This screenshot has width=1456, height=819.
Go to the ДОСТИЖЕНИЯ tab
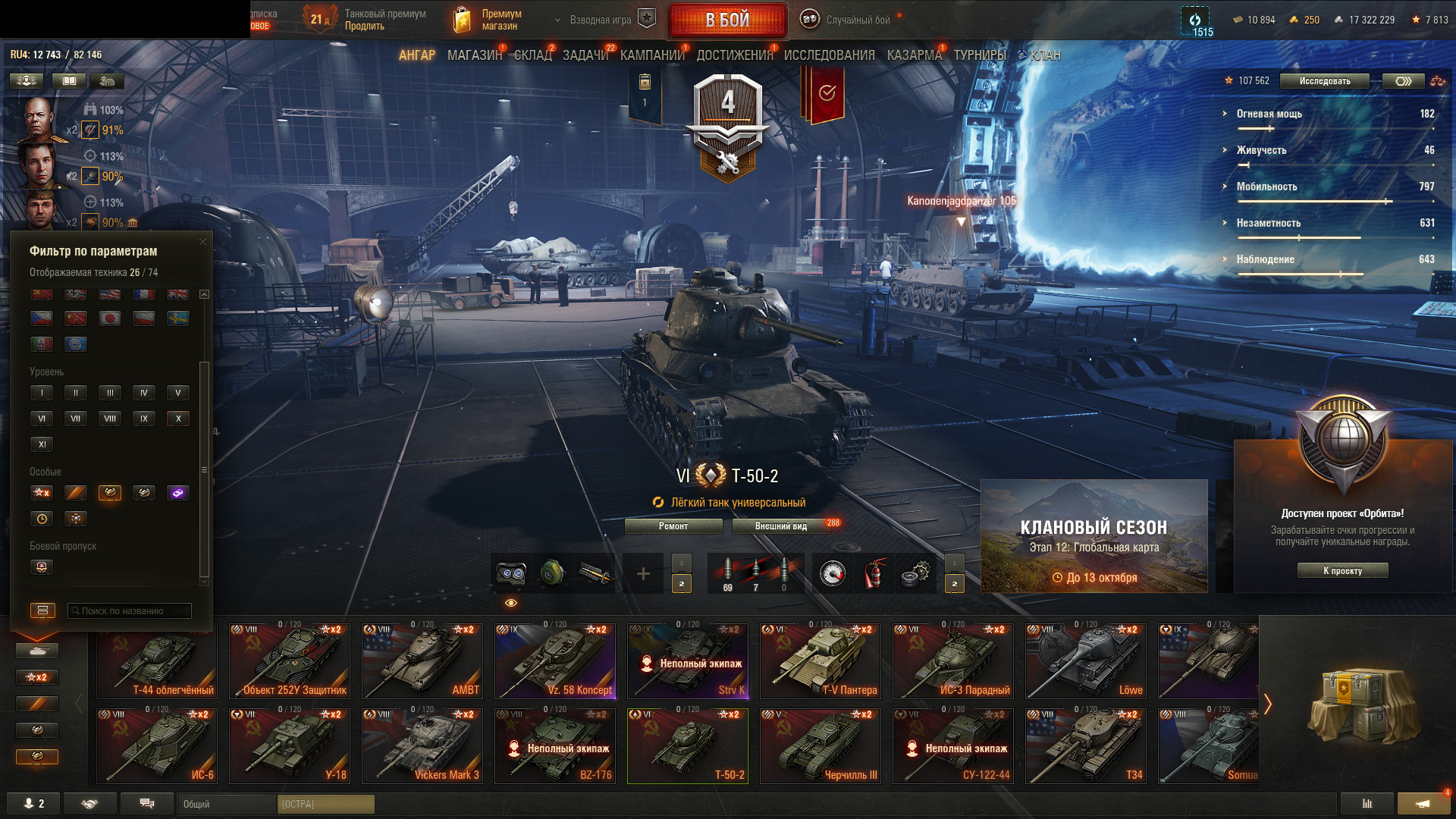pyautogui.click(x=734, y=55)
